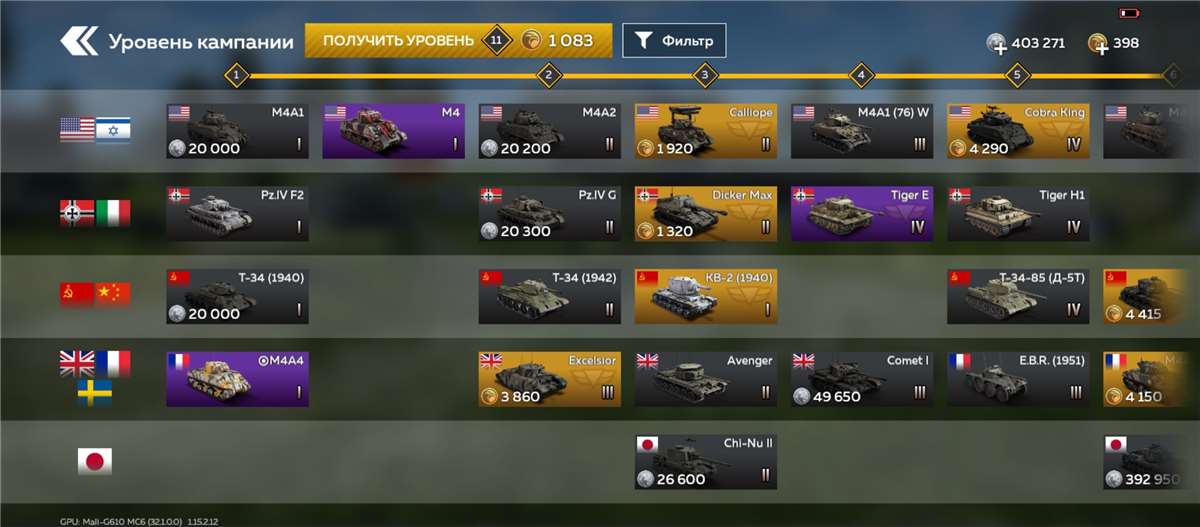The width and height of the screenshot is (1200, 527).
Task: Open the 'Фильтр' filter
Action: (x=674, y=41)
